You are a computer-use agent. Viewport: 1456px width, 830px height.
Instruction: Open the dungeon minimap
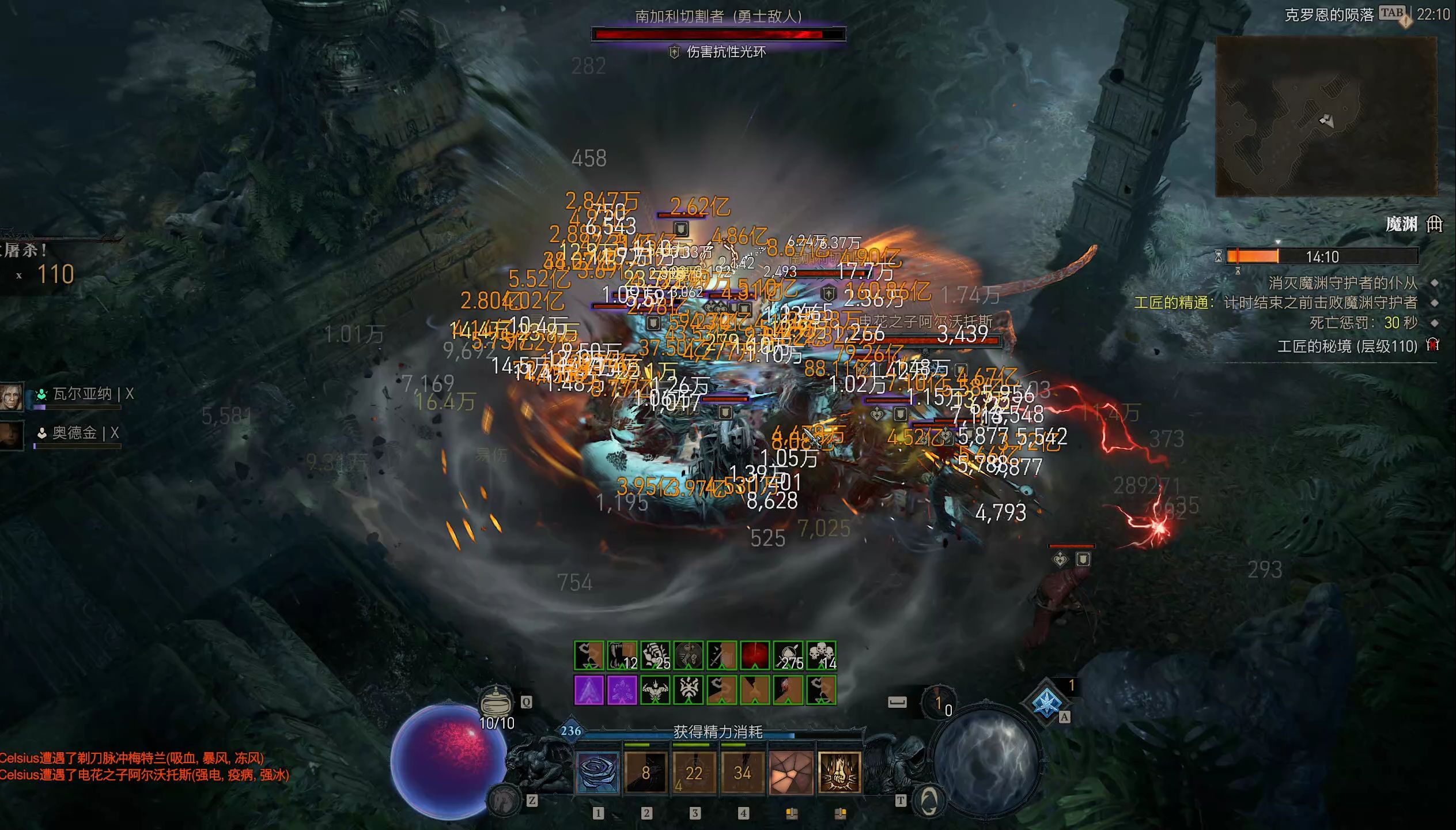(1326, 116)
